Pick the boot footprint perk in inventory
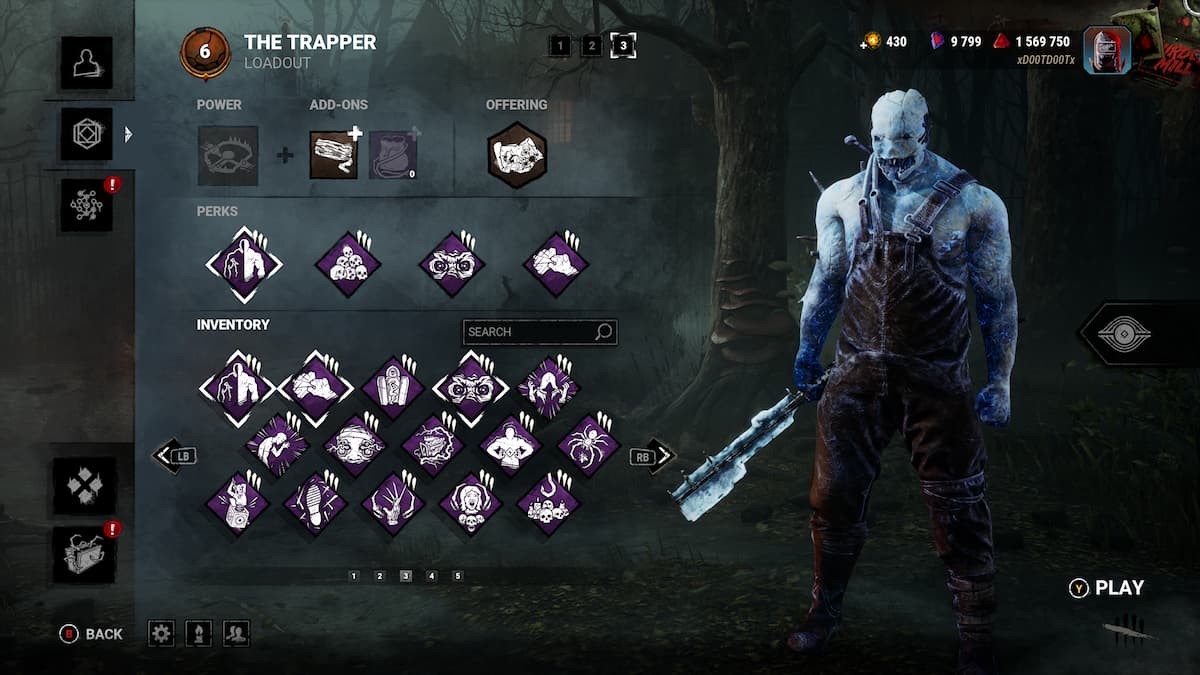The image size is (1200, 675). click(x=315, y=503)
